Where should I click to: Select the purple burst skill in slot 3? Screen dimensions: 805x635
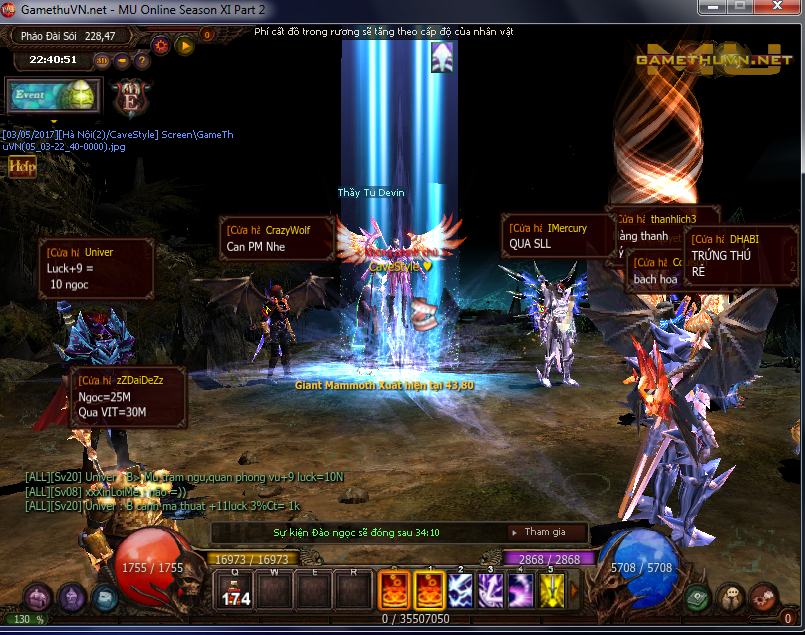coord(491,590)
